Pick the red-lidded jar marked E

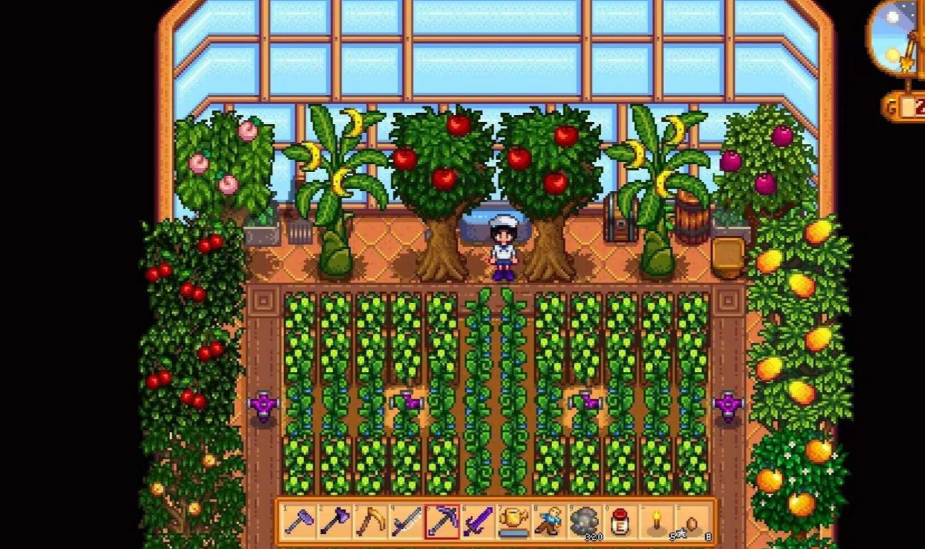tap(619, 521)
